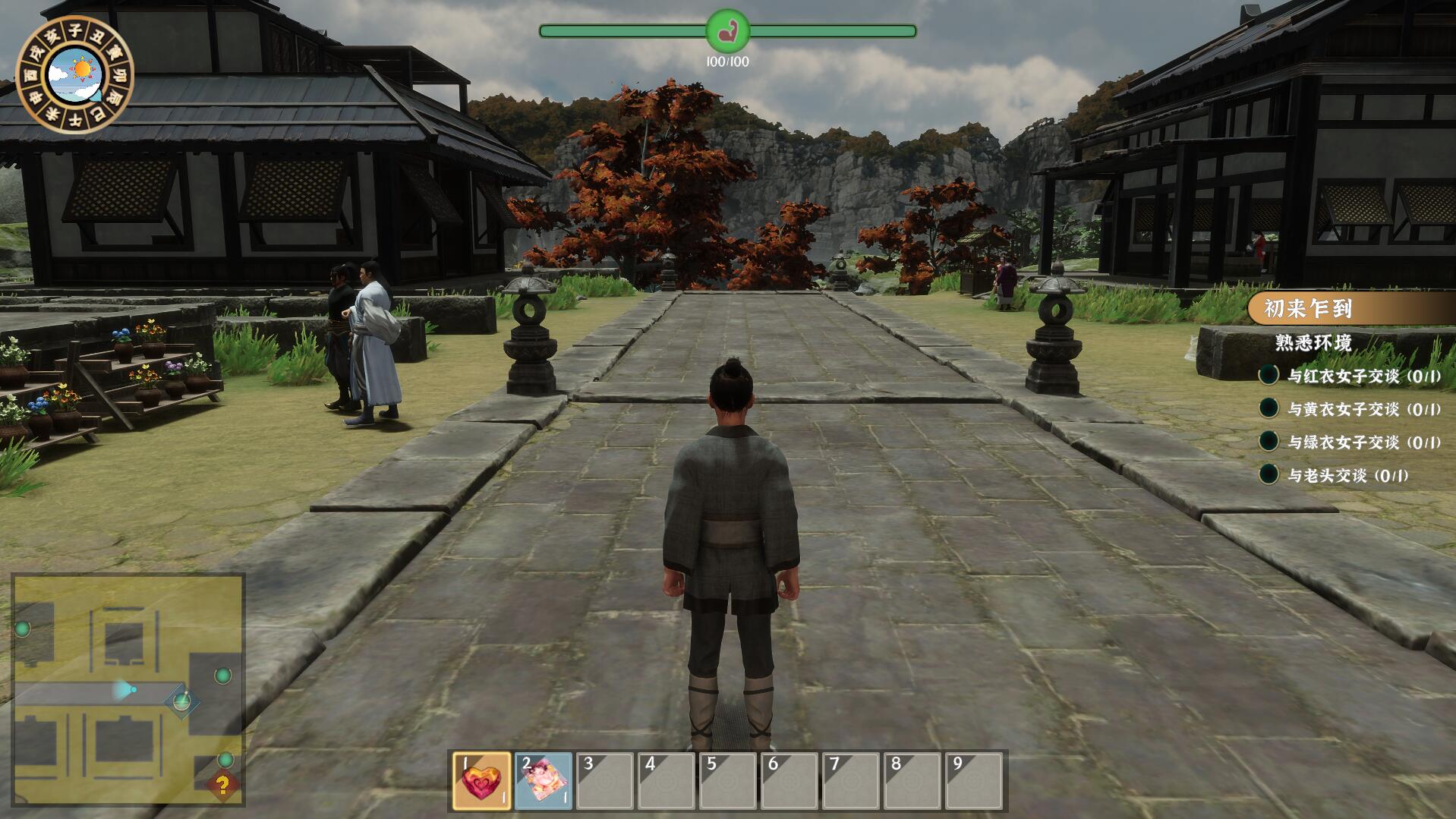Screen dimensions: 1456x819
Task: Select the 与红衣女子交谈 objective
Action: pos(1363,376)
